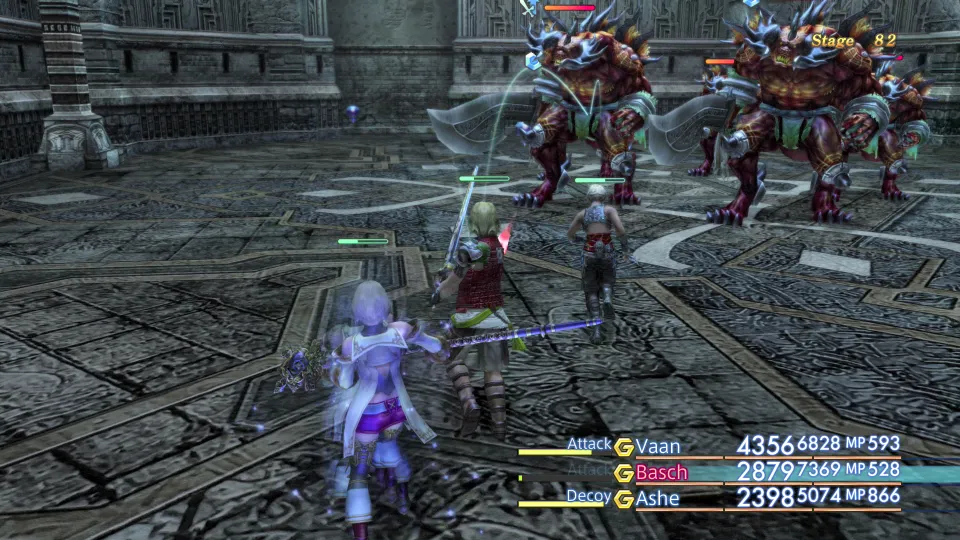Pick Ashe from the party list

click(x=658, y=498)
